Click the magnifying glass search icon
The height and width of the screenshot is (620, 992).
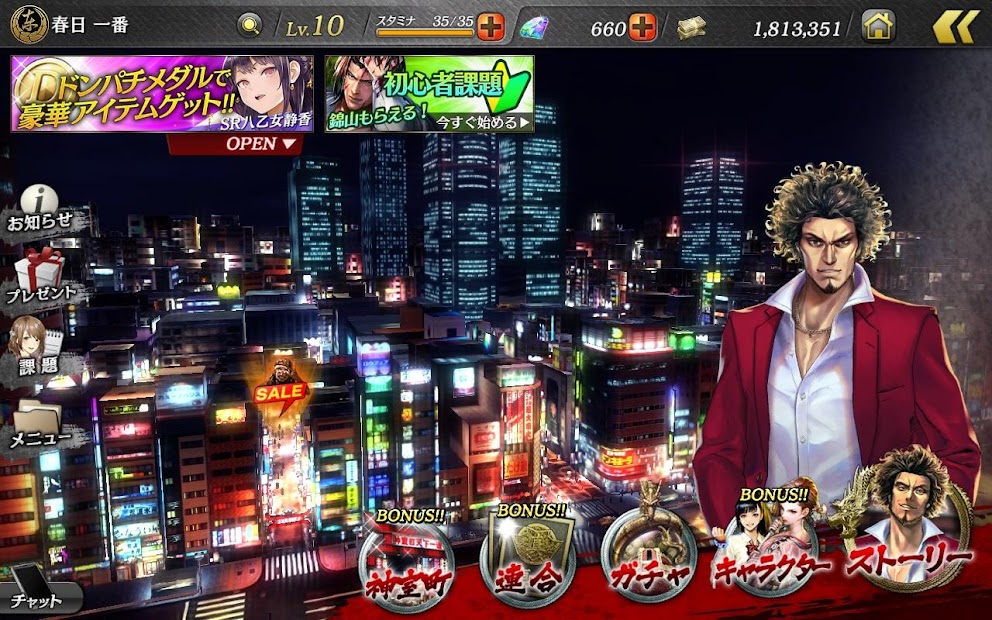[x=250, y=25]
